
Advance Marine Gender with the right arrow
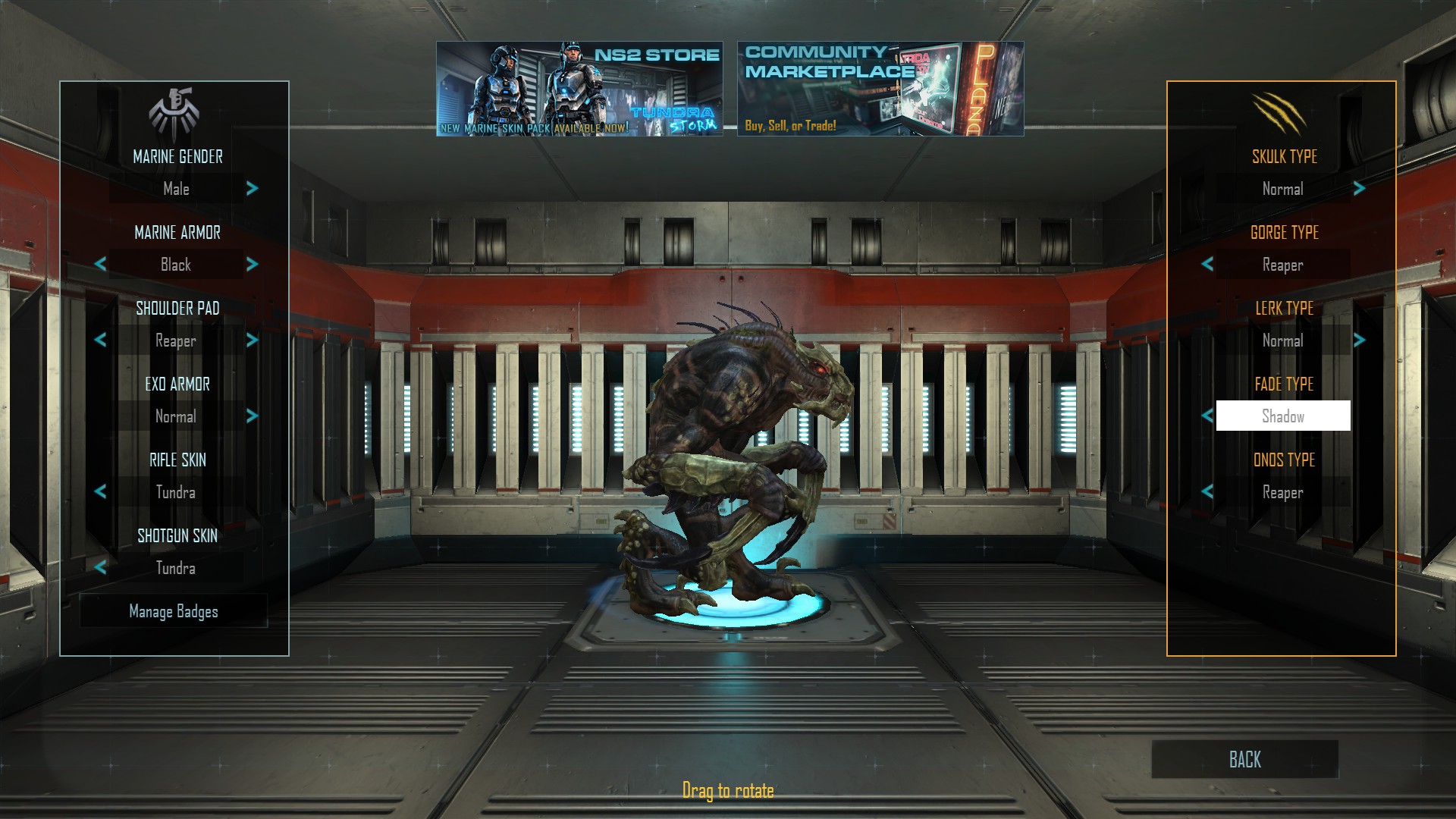click(x=252, y=189)
